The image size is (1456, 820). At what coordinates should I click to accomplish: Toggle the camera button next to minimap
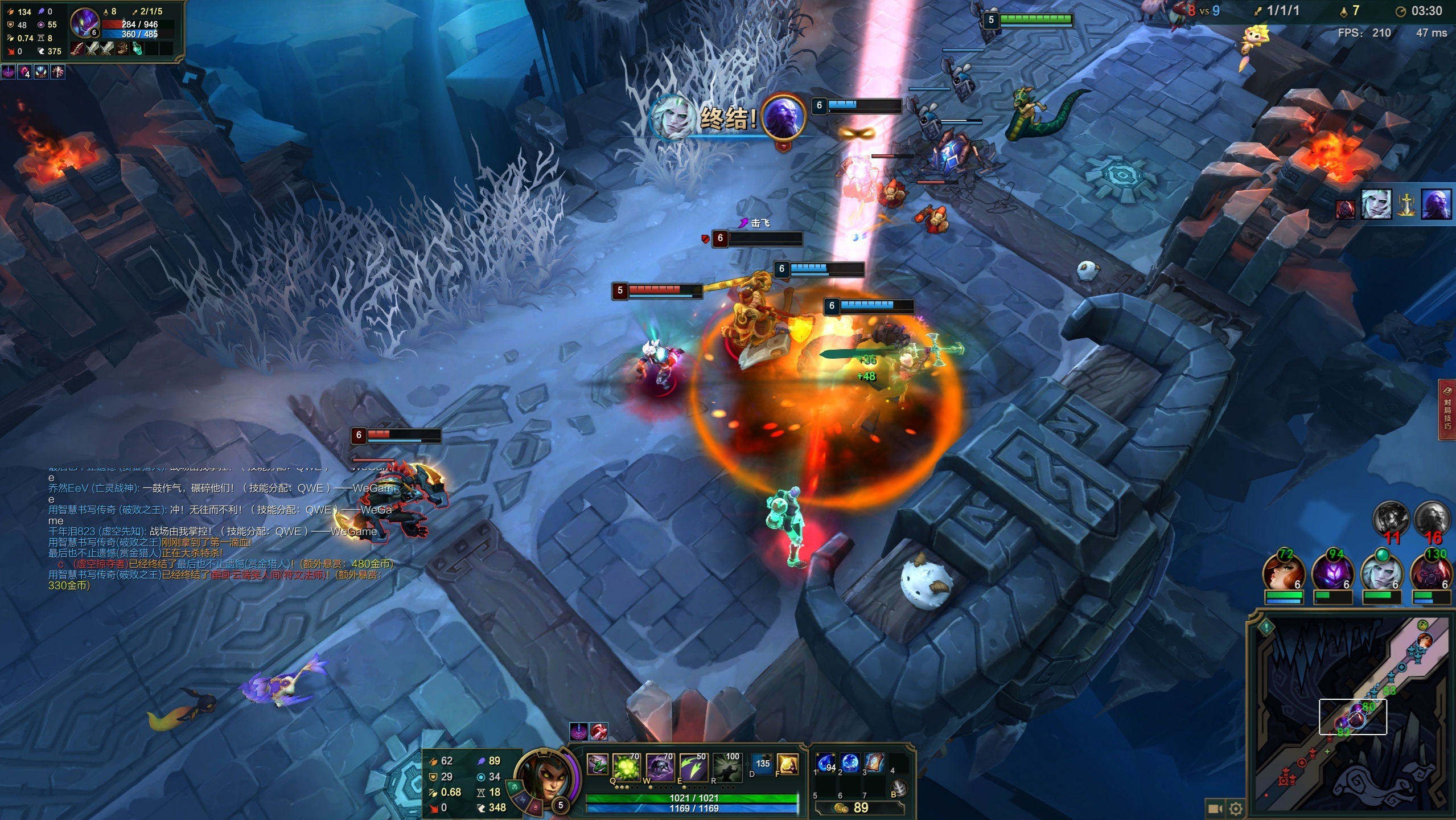pyautogui.click(x=1214, y=809)
